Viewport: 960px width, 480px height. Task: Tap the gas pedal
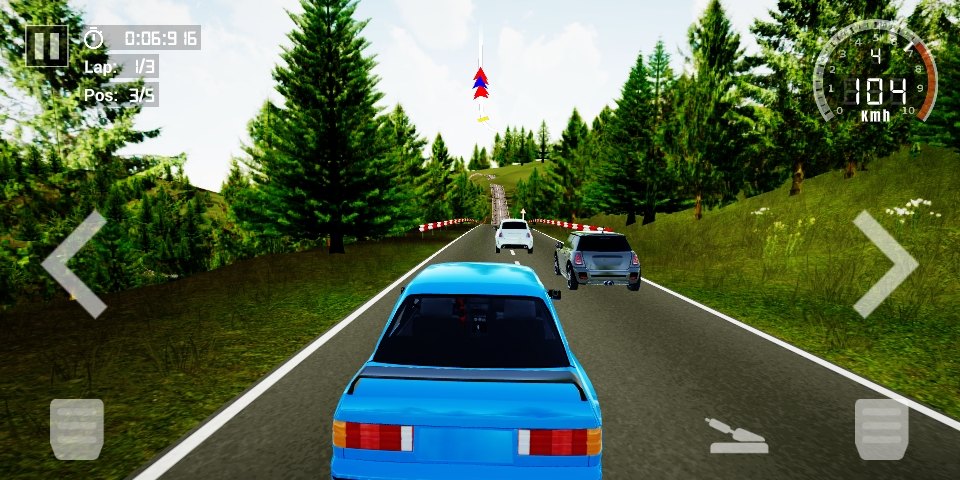point(882,429)
